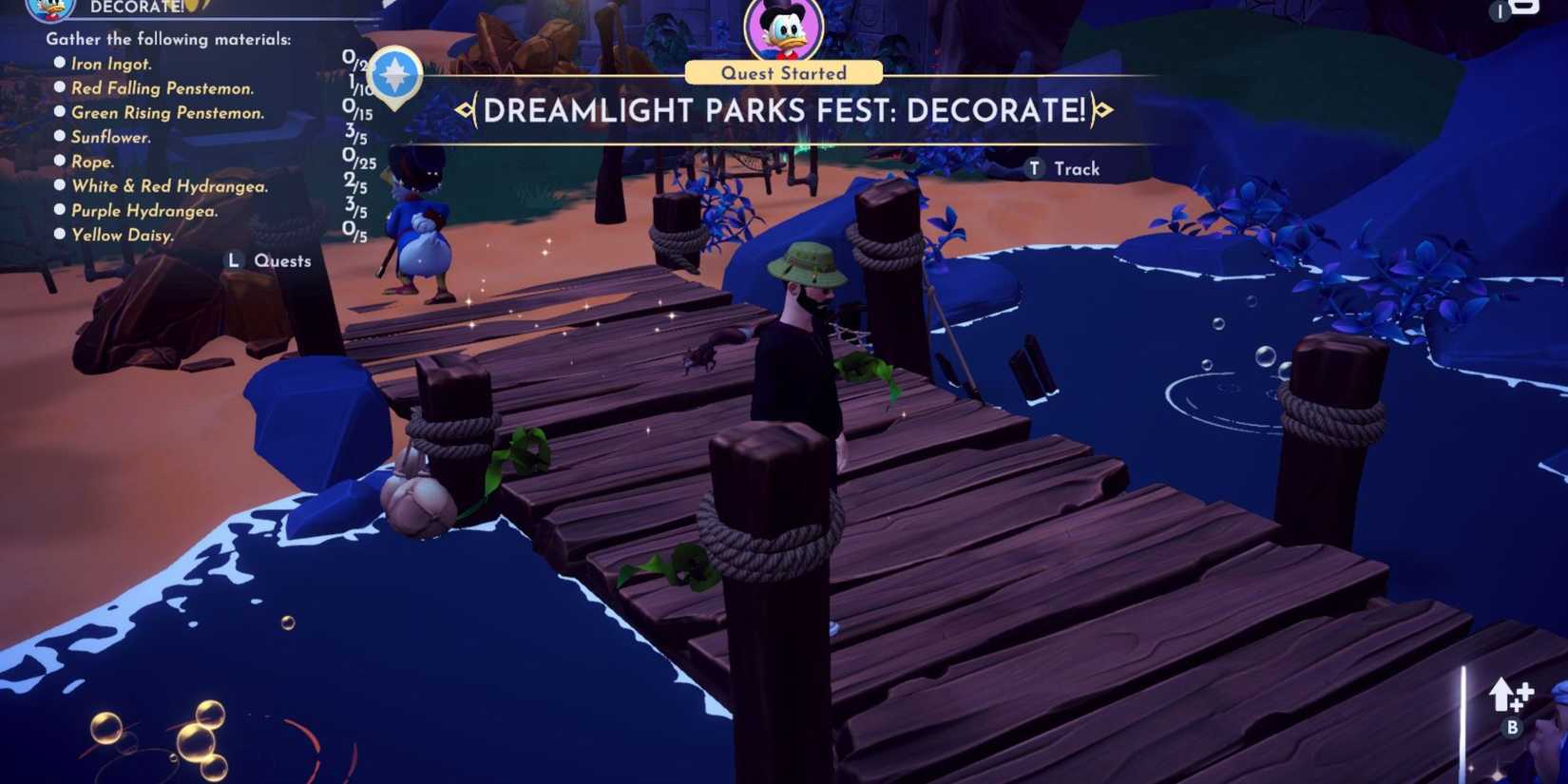Toggle the Sunflower material bullet
Image resolution: width=1568 pixels, height=784 pixels.
coord(61,137)
